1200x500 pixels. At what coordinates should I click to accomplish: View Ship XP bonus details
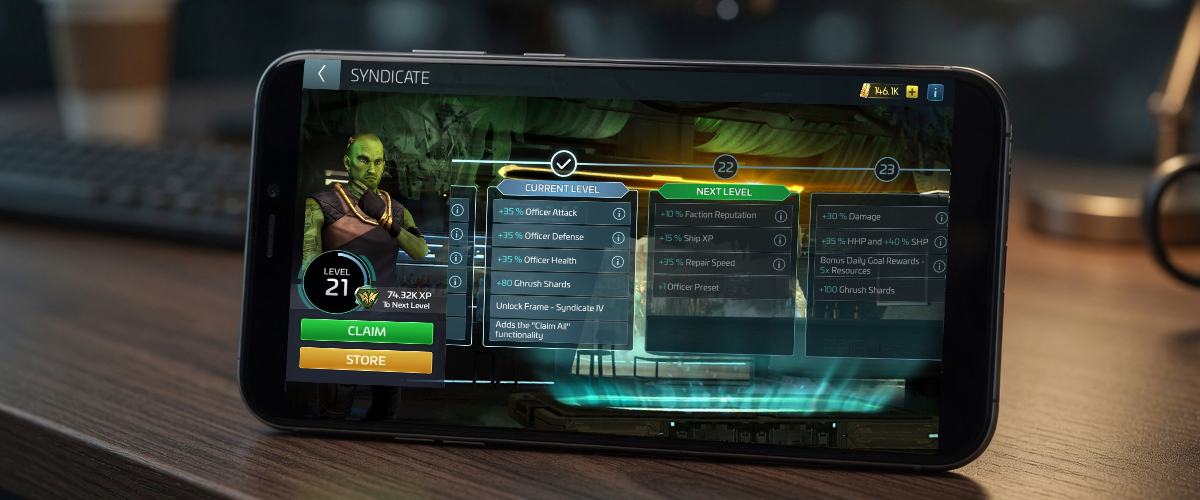(x=780, y=240)
